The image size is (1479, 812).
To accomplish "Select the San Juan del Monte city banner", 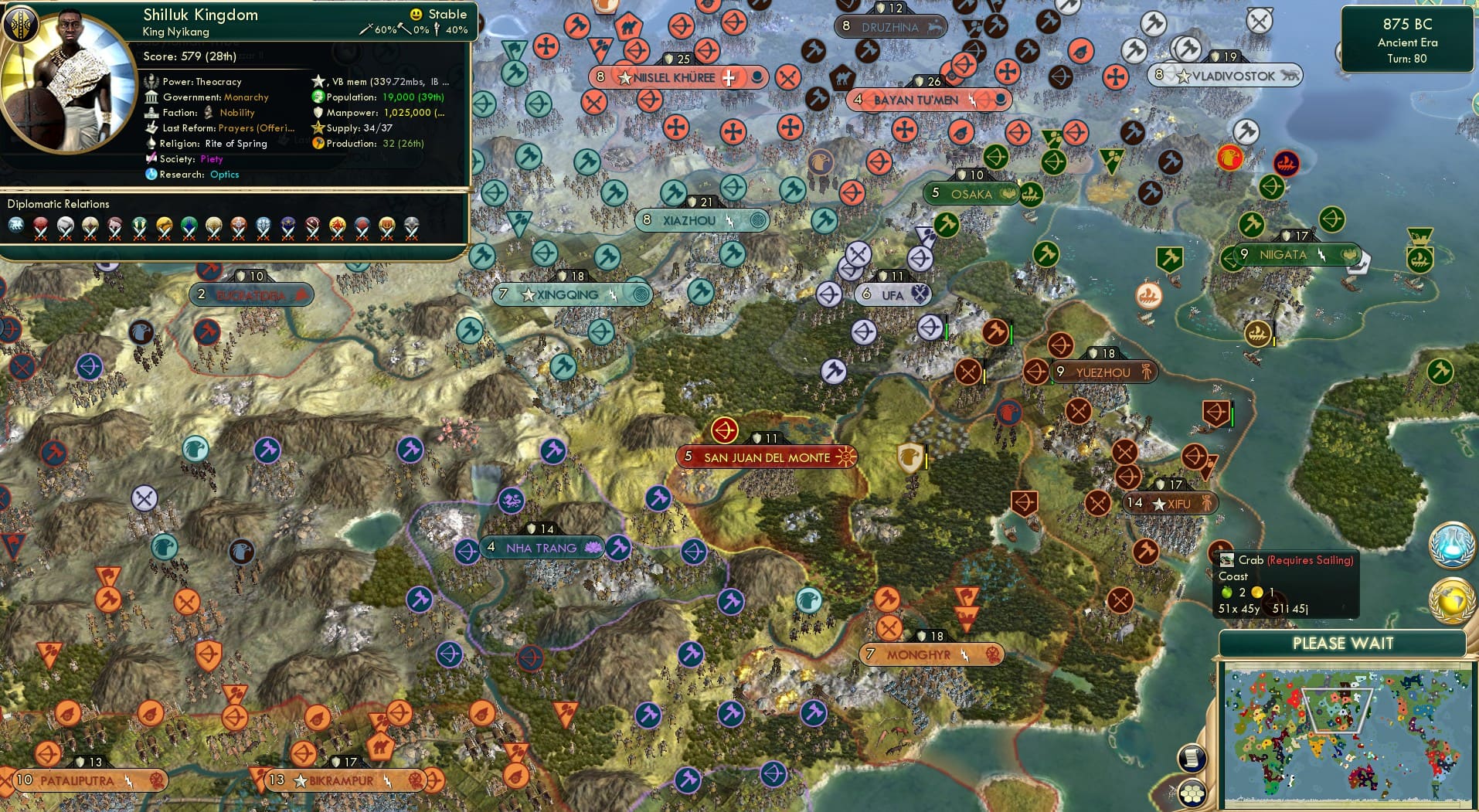I will point(766,457).
